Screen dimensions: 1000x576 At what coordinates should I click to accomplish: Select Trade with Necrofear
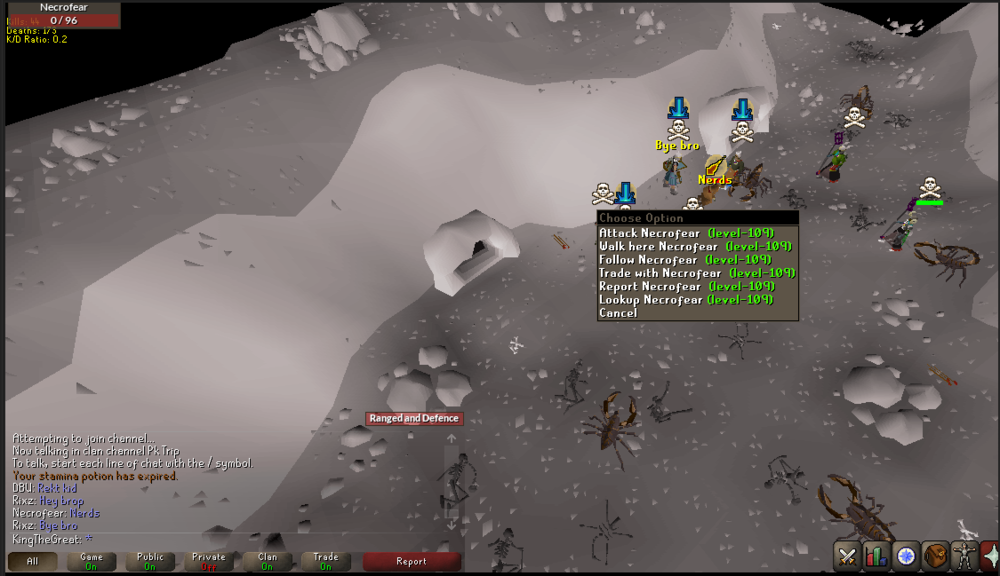point(697,273)
